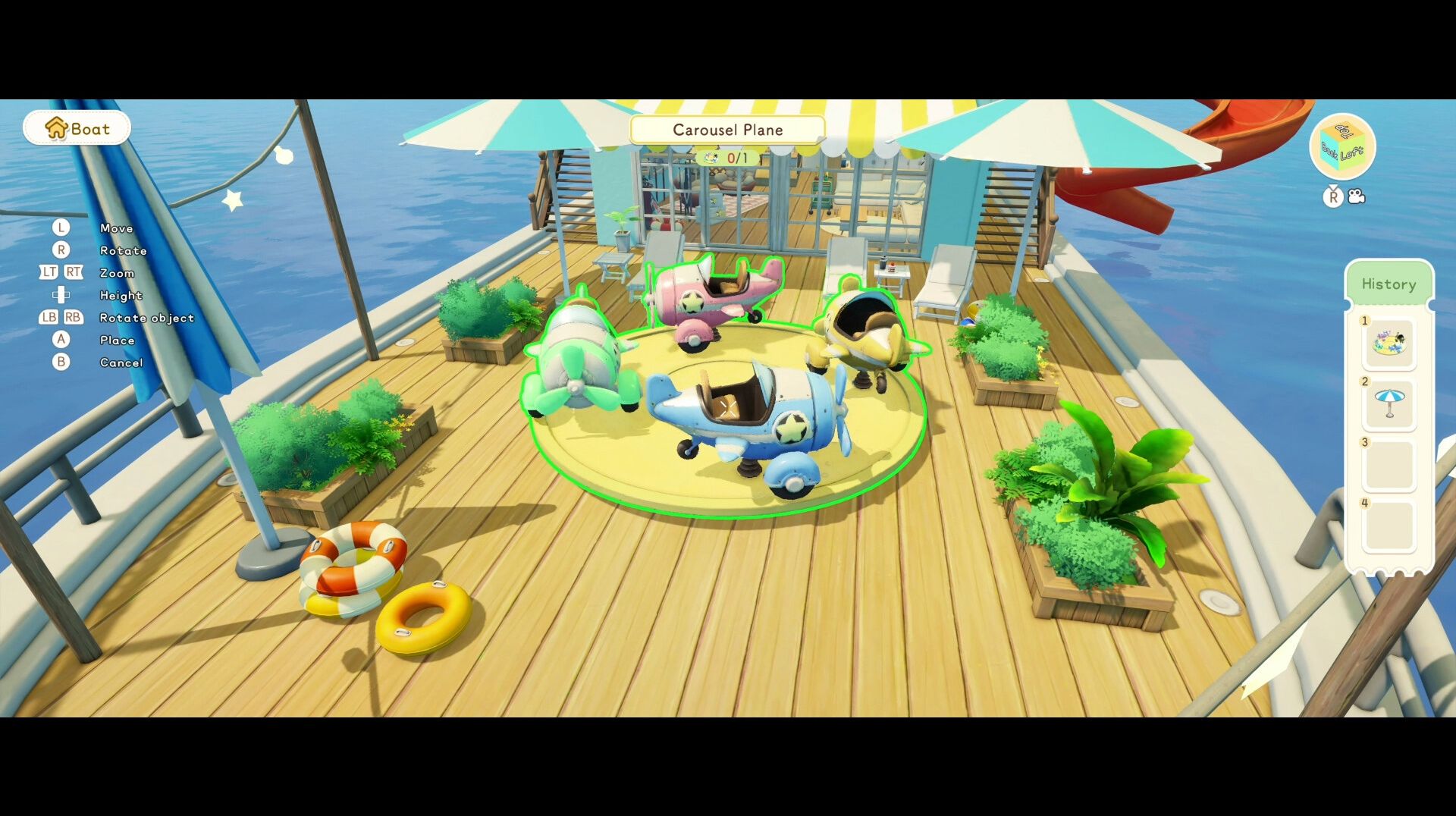Click empty History slot 3
Viewport: 1456px width, 816px height.
point(1389,464)
